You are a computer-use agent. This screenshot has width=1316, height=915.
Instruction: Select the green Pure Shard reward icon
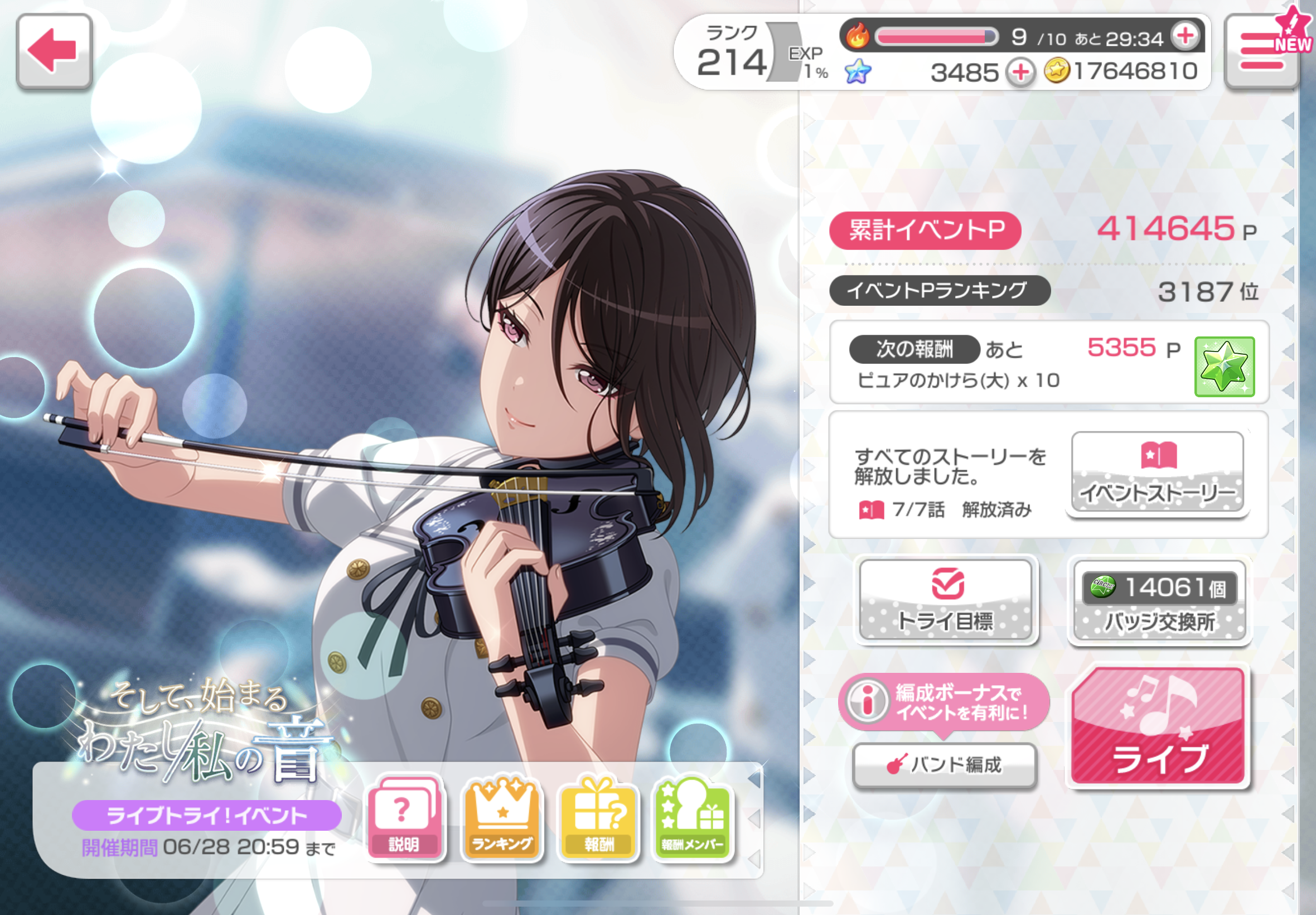tap(1225, 367)
